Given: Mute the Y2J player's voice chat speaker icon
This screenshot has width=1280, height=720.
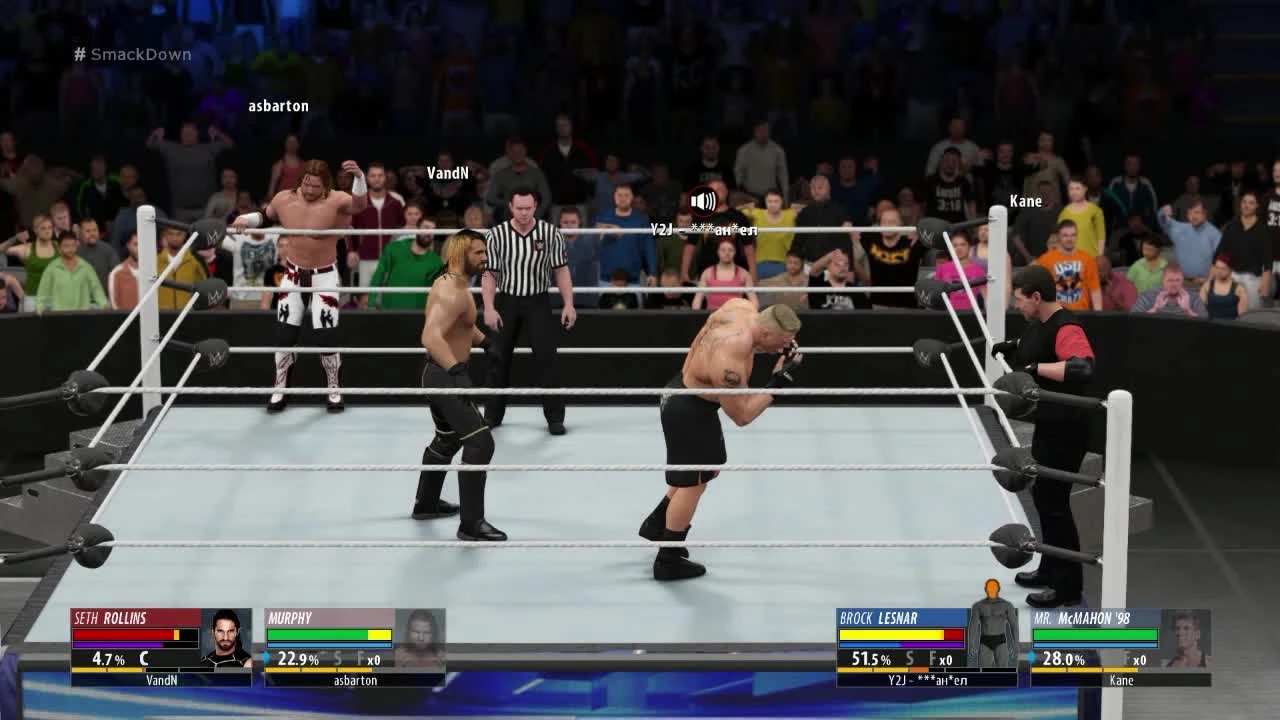Looking at the screenshot, I should 703,201.
